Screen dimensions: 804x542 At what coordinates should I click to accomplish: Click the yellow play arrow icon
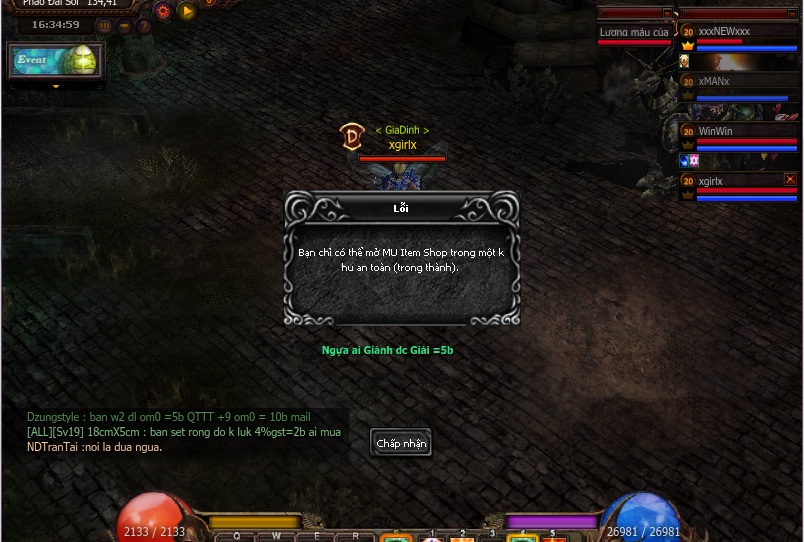187,11
